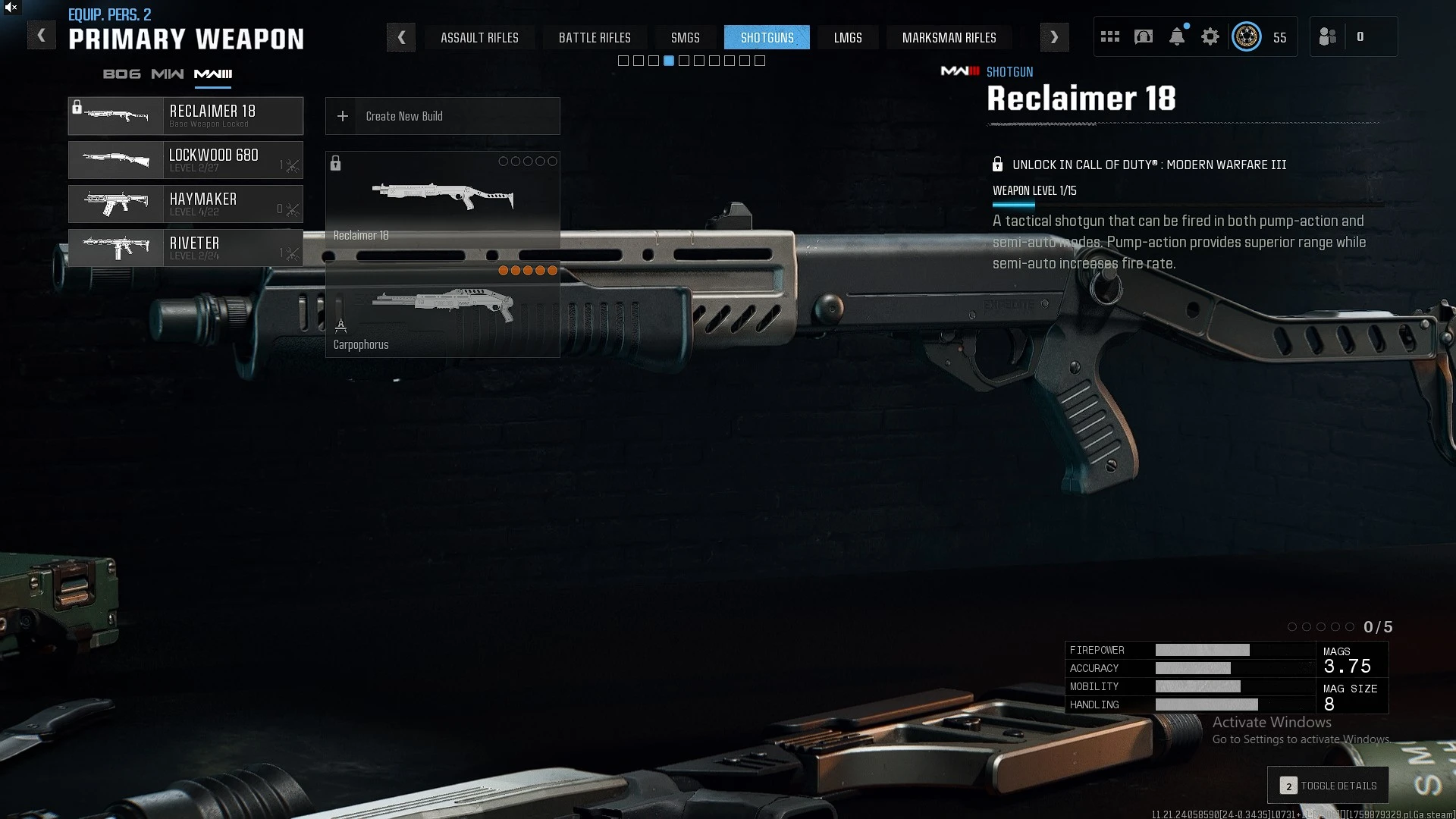Filter weapons by MW game logo
The width and height of the screenshot is (1456, 819).
click(x=167, y=74)
